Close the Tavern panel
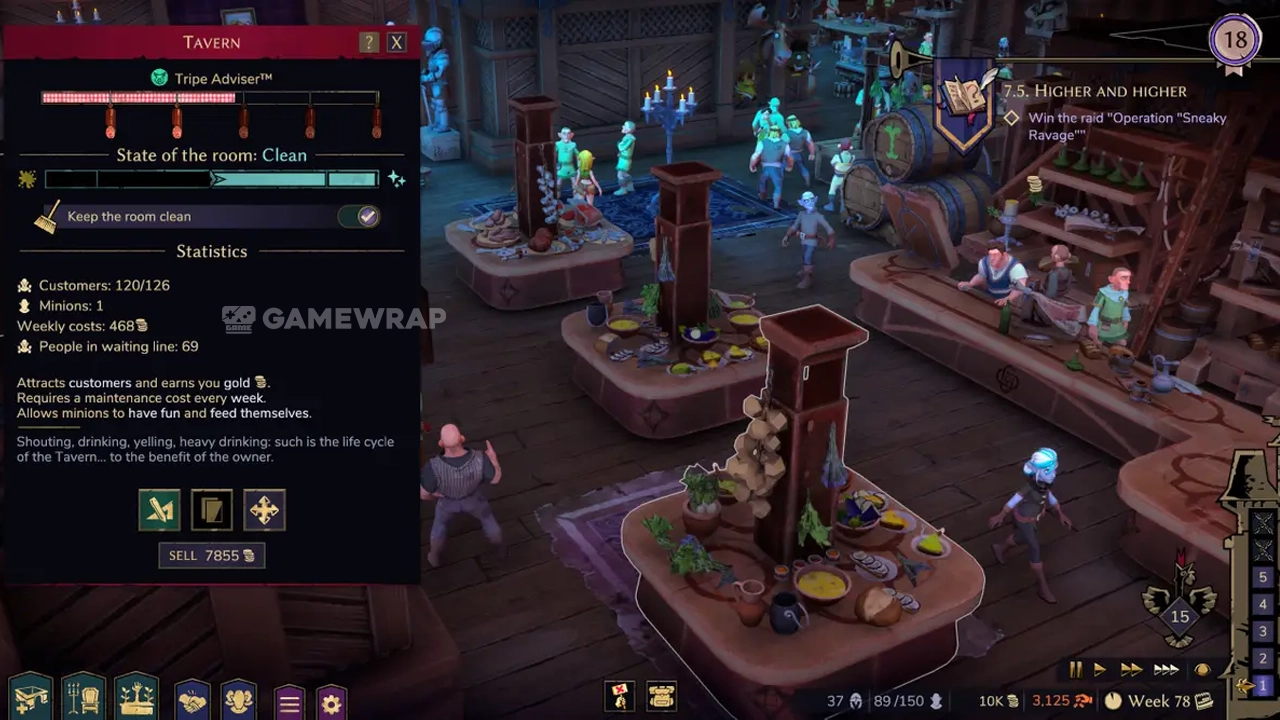Viewport: 1280px width, 720px height. click(x=397, y=42)
